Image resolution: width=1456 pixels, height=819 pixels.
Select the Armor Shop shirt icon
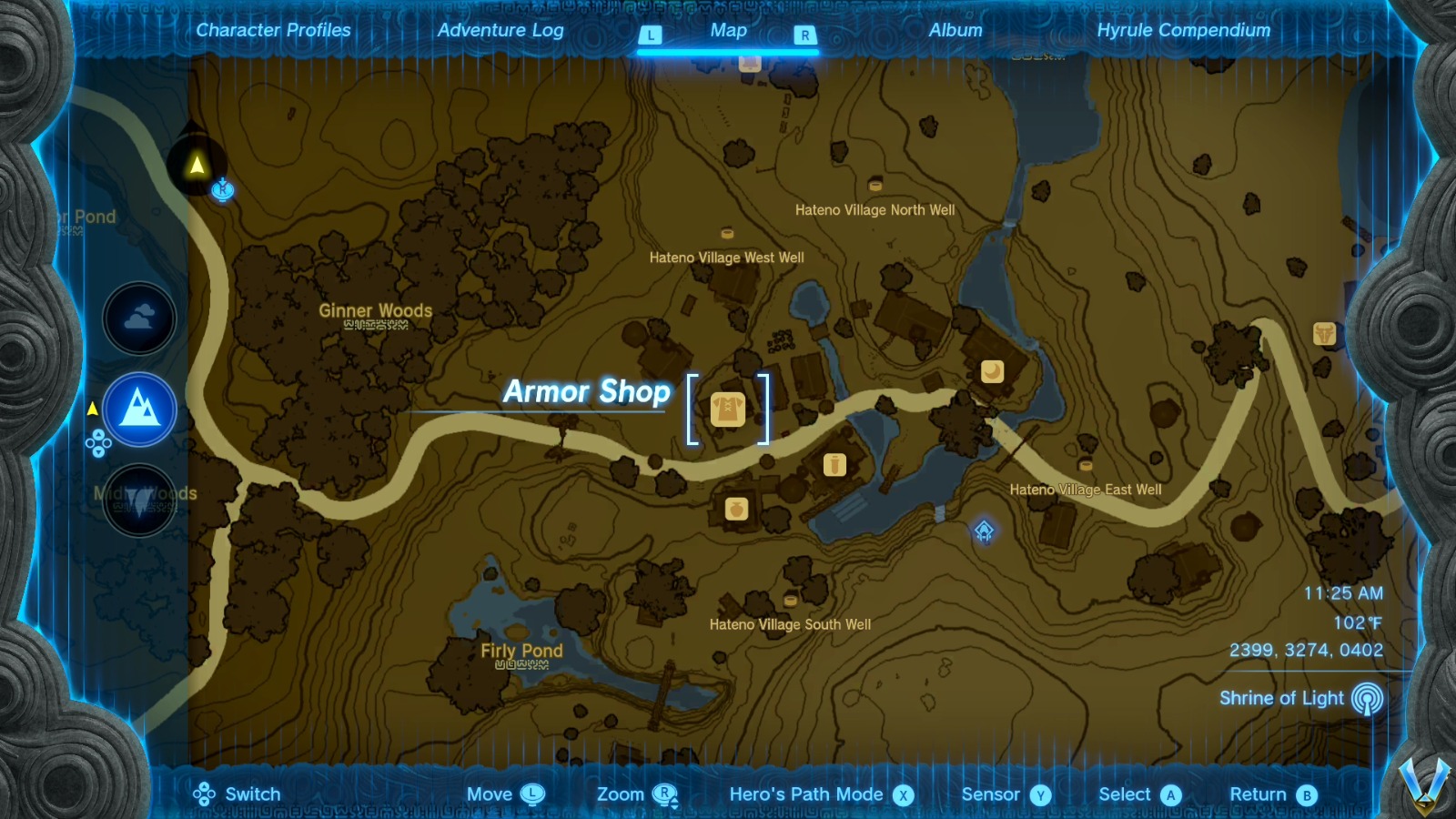tap(729, 409)
